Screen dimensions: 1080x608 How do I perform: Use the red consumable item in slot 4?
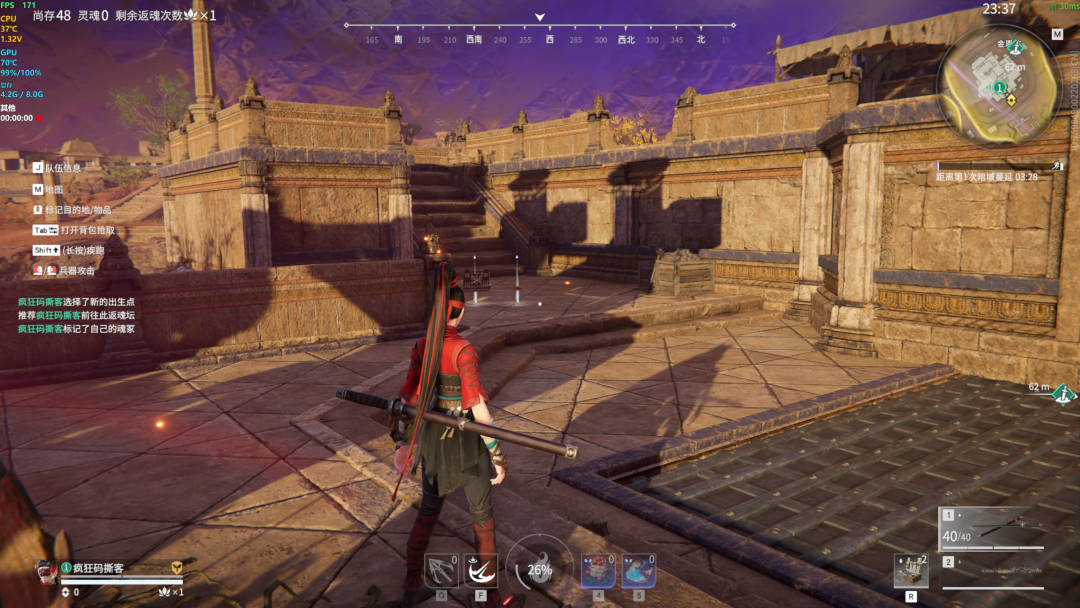[x=598, y=571]
